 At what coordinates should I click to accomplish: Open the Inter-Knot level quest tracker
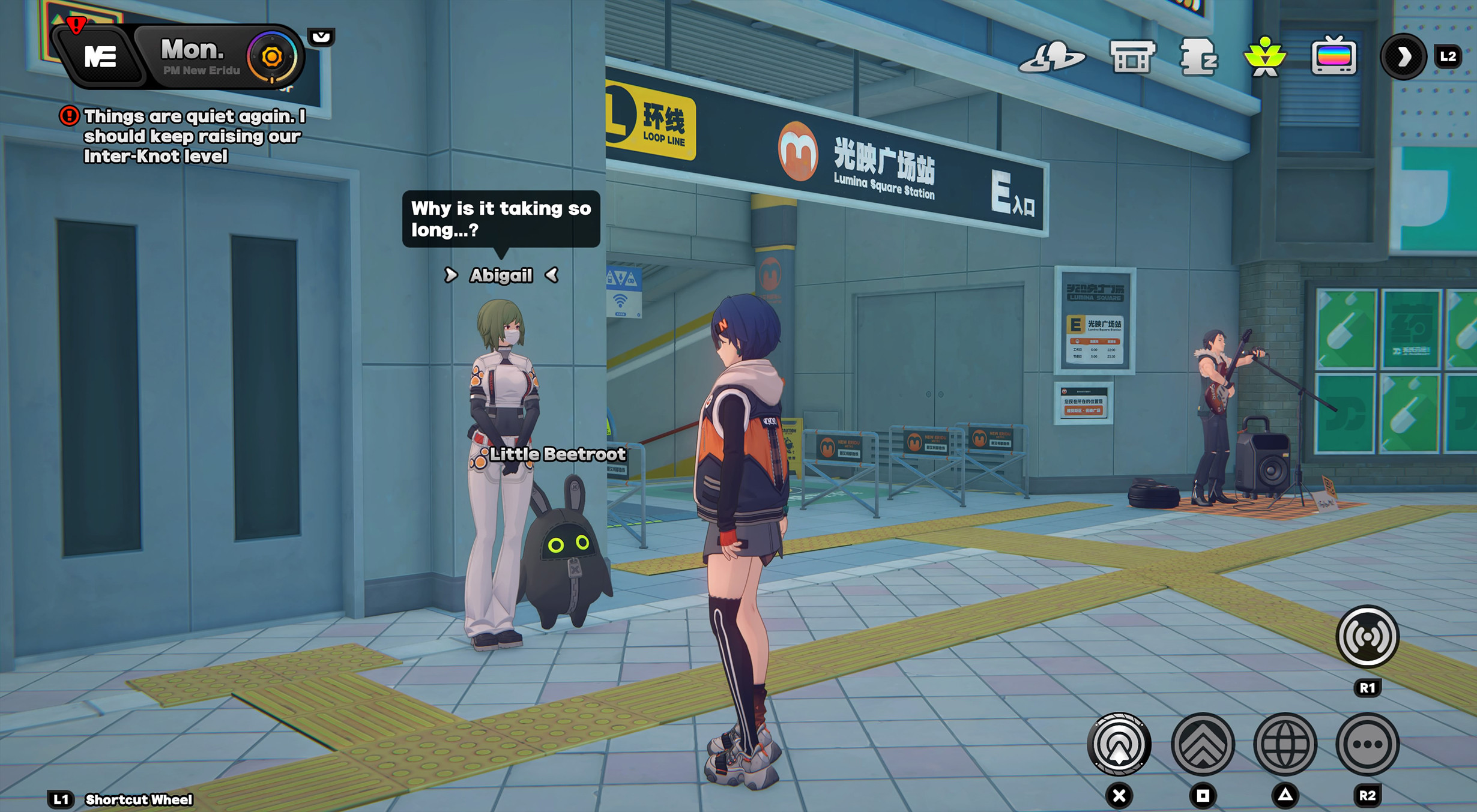coord(193,136)
